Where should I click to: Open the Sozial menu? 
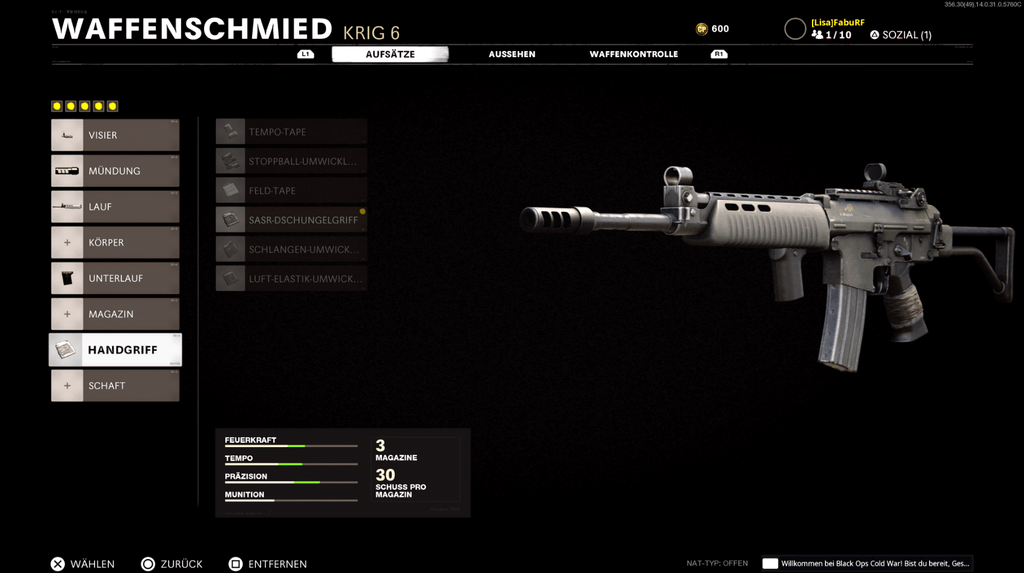point(900,35)
